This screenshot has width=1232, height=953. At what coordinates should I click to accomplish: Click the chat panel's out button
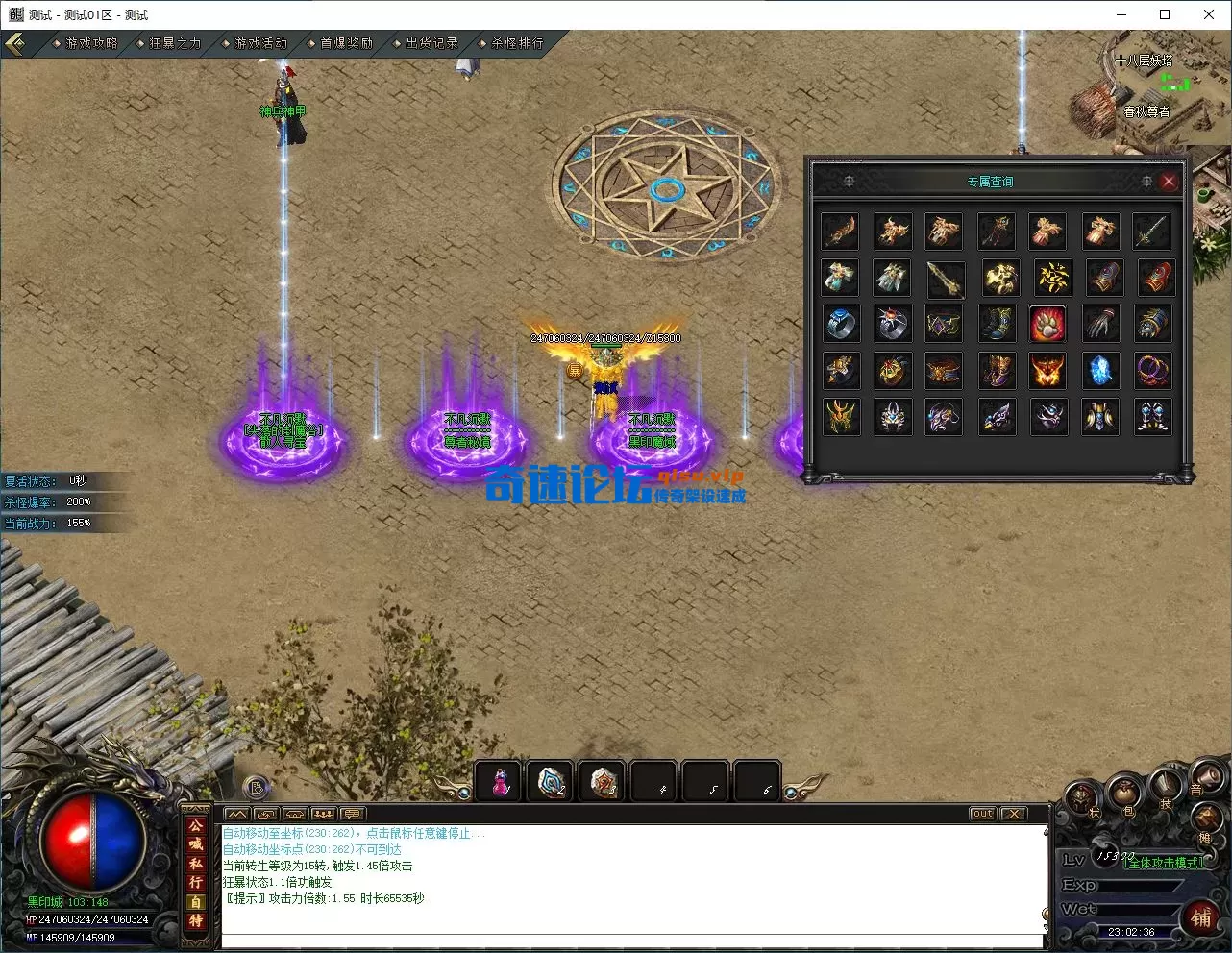coord(981,814)
